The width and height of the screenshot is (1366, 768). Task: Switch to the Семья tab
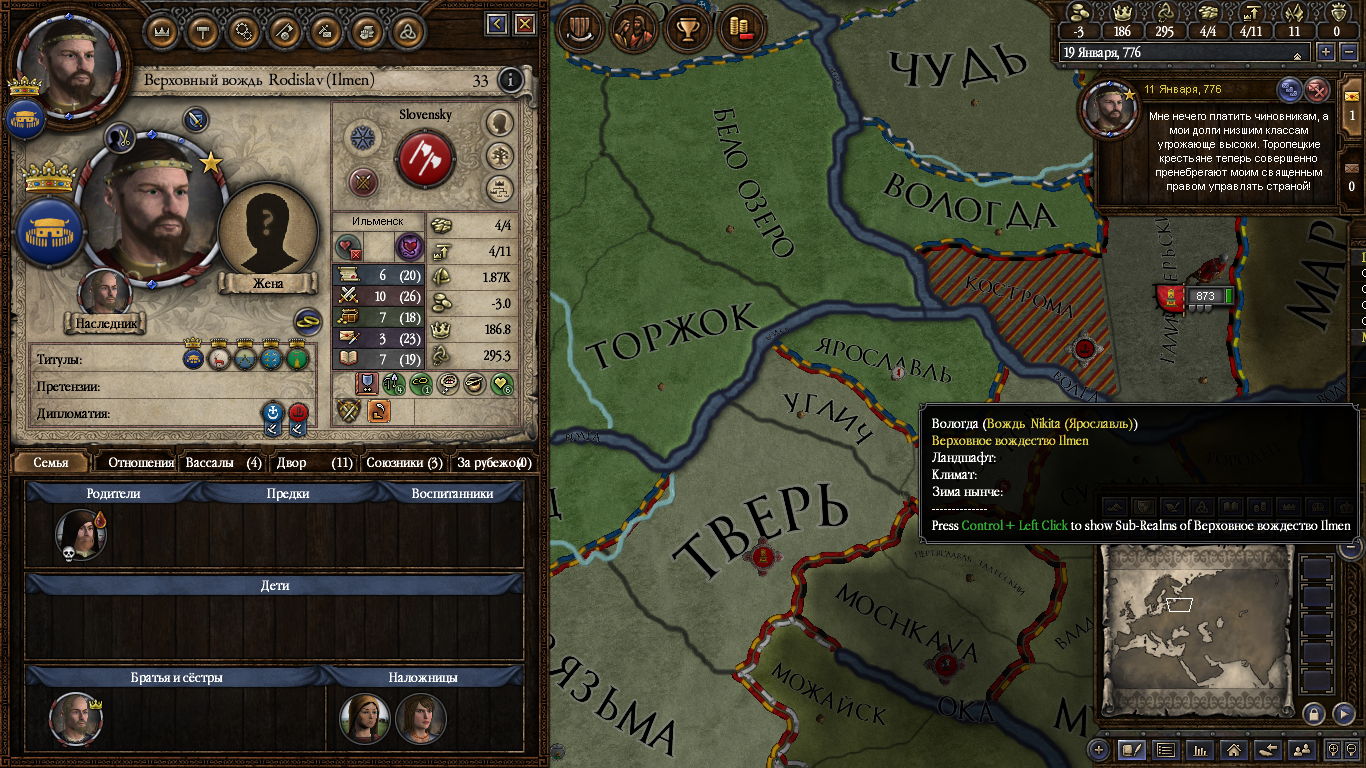[x=51, y=463]
